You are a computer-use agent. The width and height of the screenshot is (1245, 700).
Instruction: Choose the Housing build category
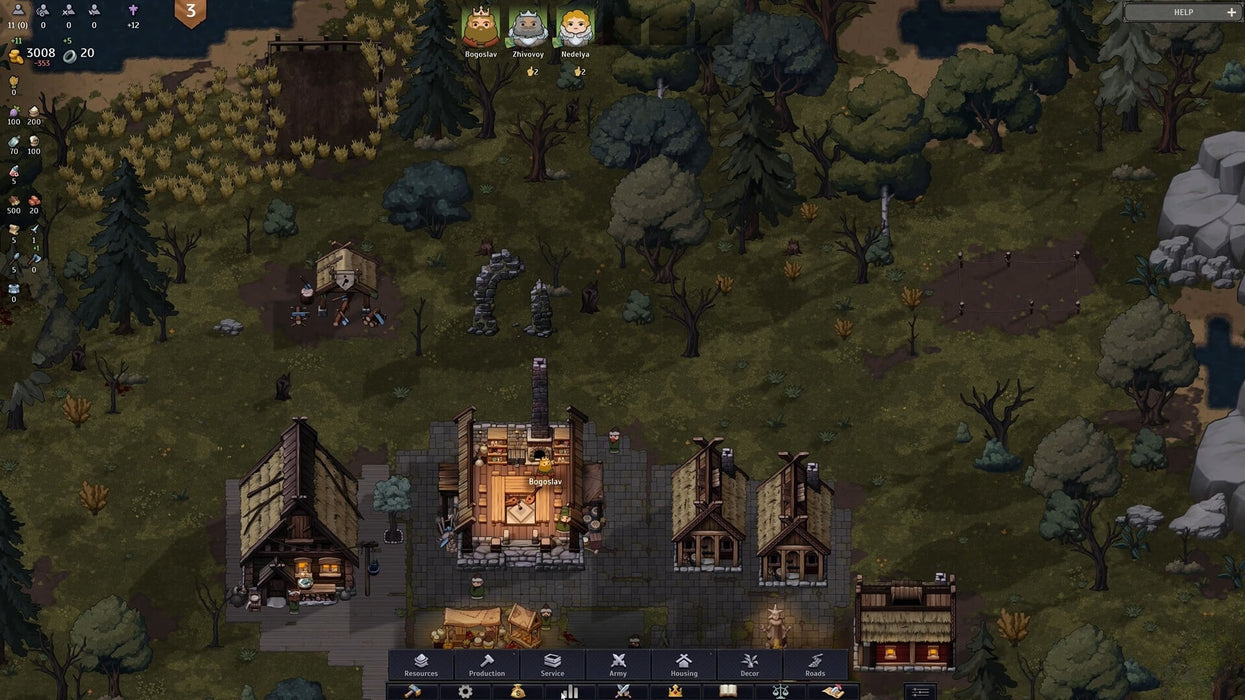(684, 665)
